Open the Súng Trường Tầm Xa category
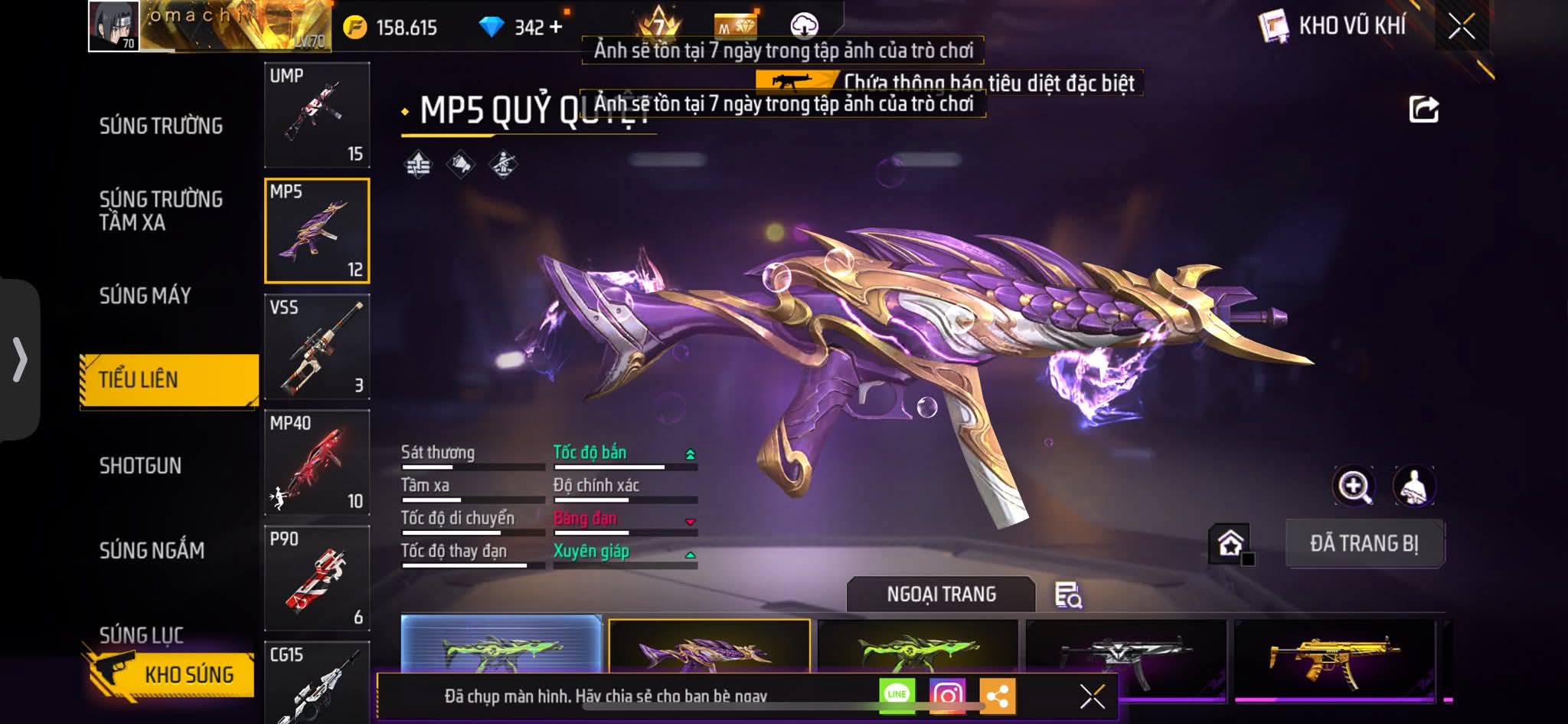 tap(161, 211)
